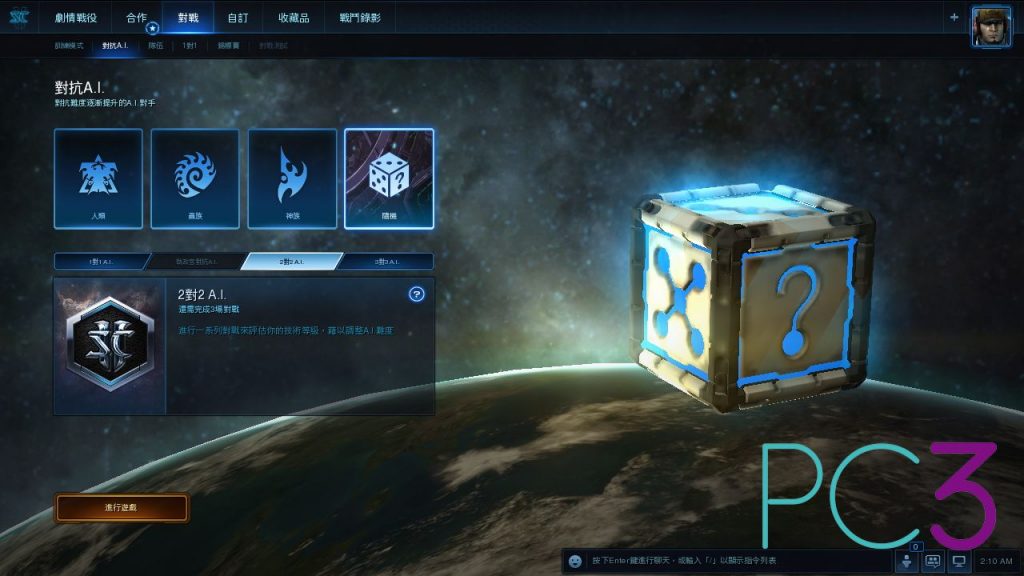This screenshot has width=1024, height=576.
Task: Select the 隨機 random race dice tile
Action: [389, 178]
